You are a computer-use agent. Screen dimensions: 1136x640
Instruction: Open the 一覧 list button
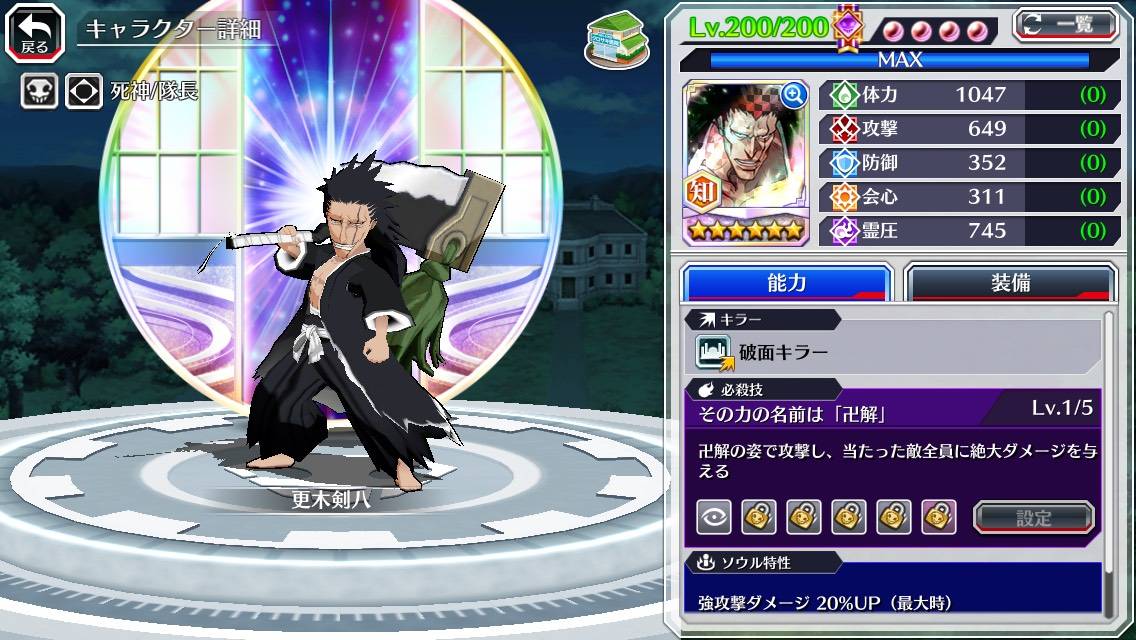(1065, 25)
